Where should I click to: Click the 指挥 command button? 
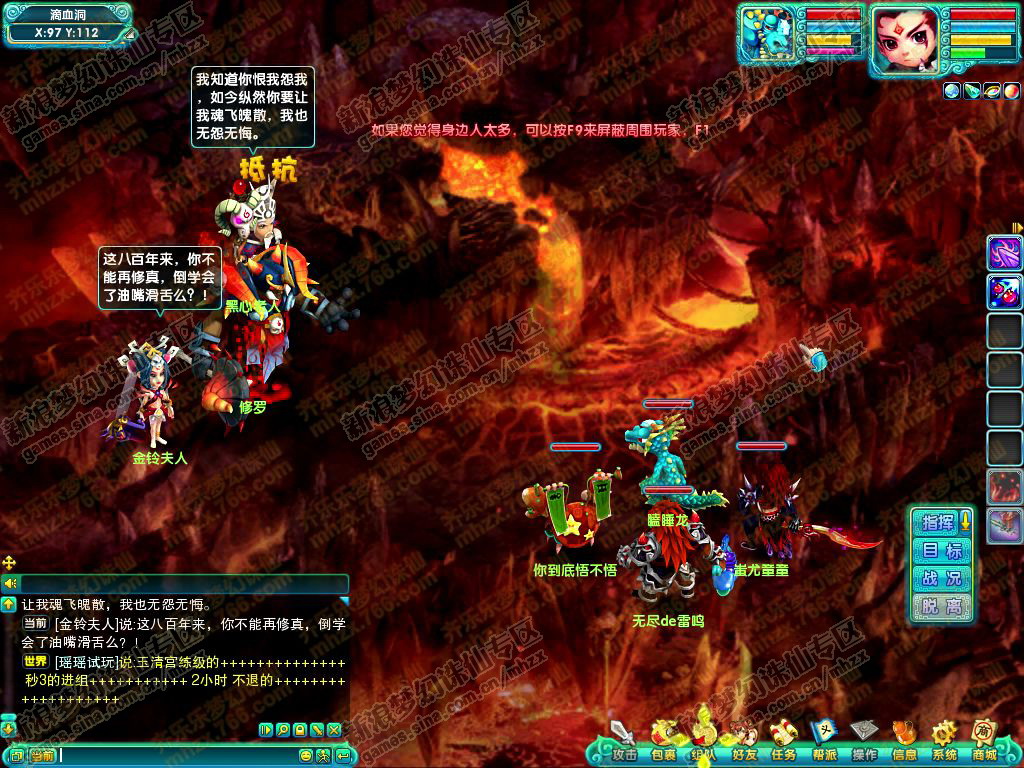(x=938, y=522)
